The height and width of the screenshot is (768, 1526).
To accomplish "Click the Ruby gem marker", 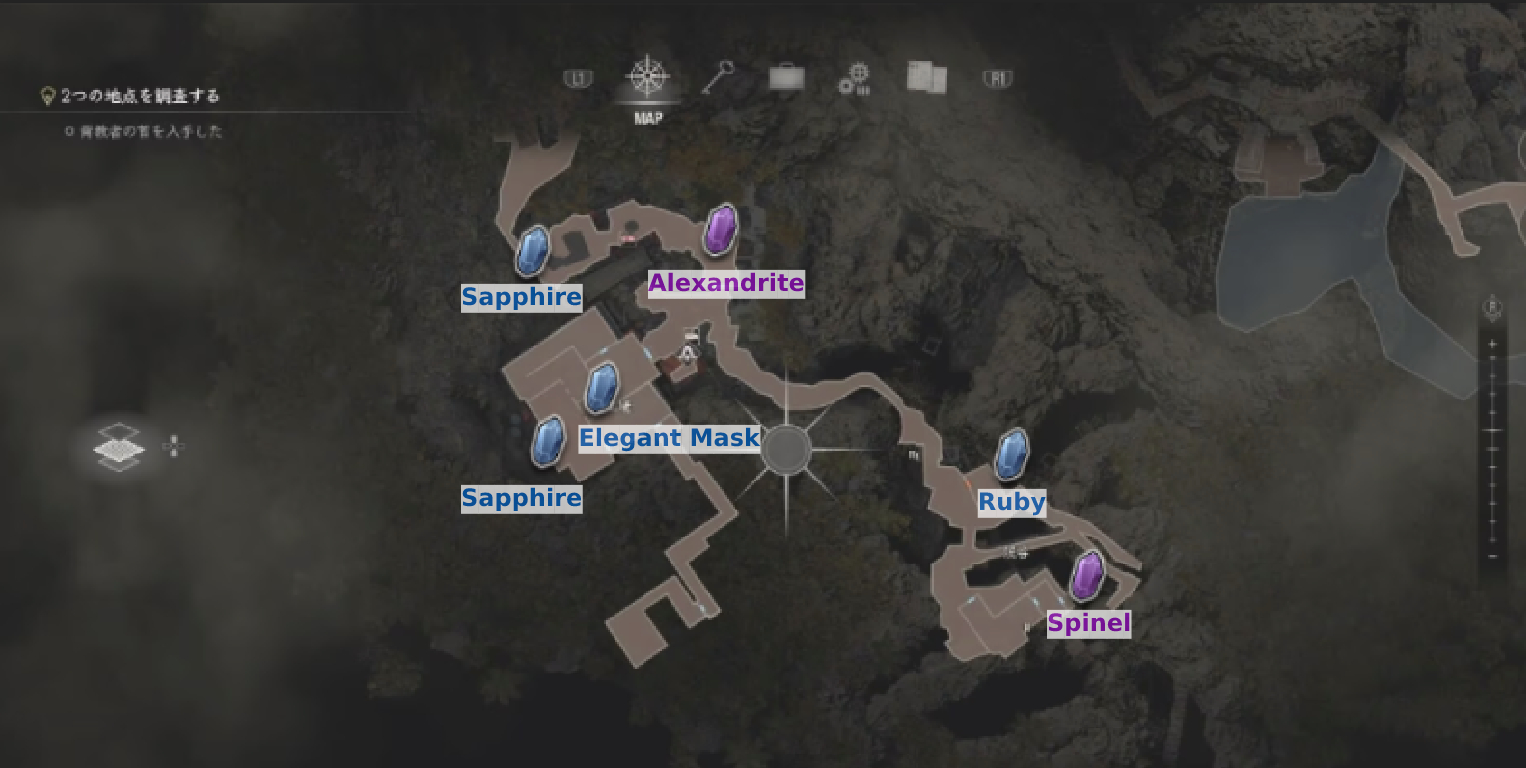I will [x=1011, y=452].
